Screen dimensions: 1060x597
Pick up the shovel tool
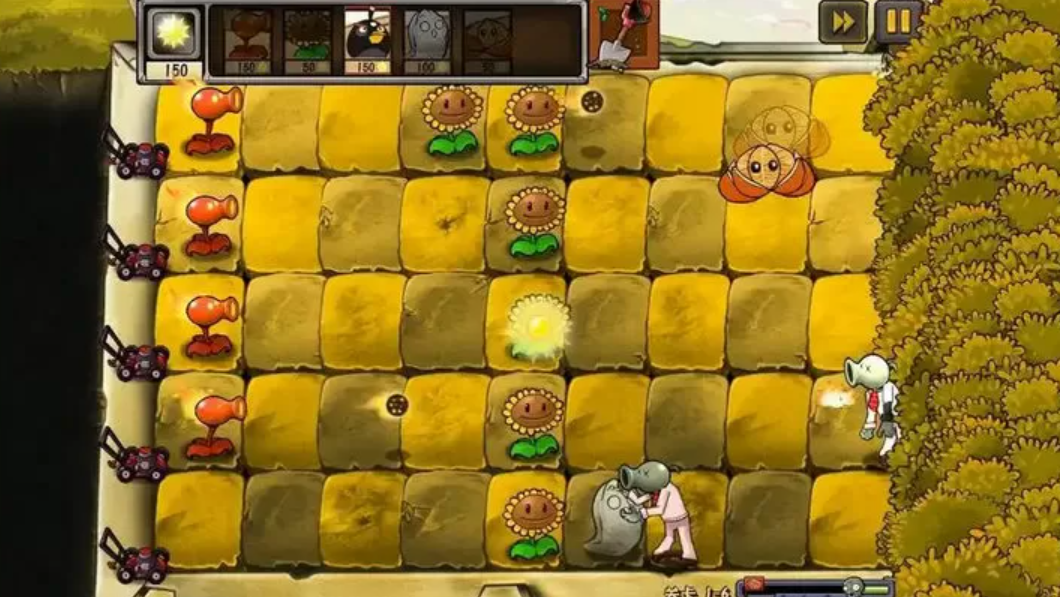tap(624, 36)
